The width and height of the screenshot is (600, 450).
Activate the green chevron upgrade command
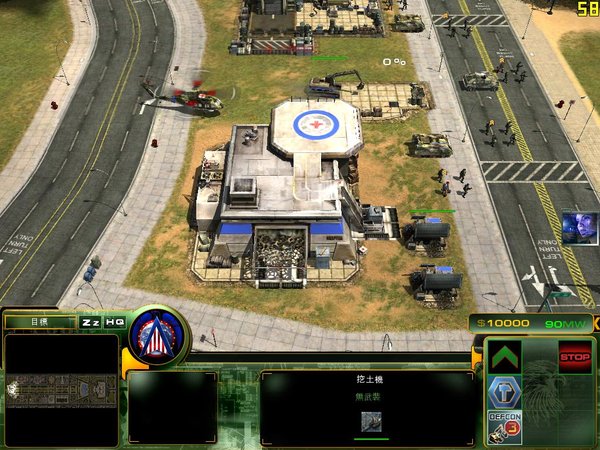coord(504,357)
